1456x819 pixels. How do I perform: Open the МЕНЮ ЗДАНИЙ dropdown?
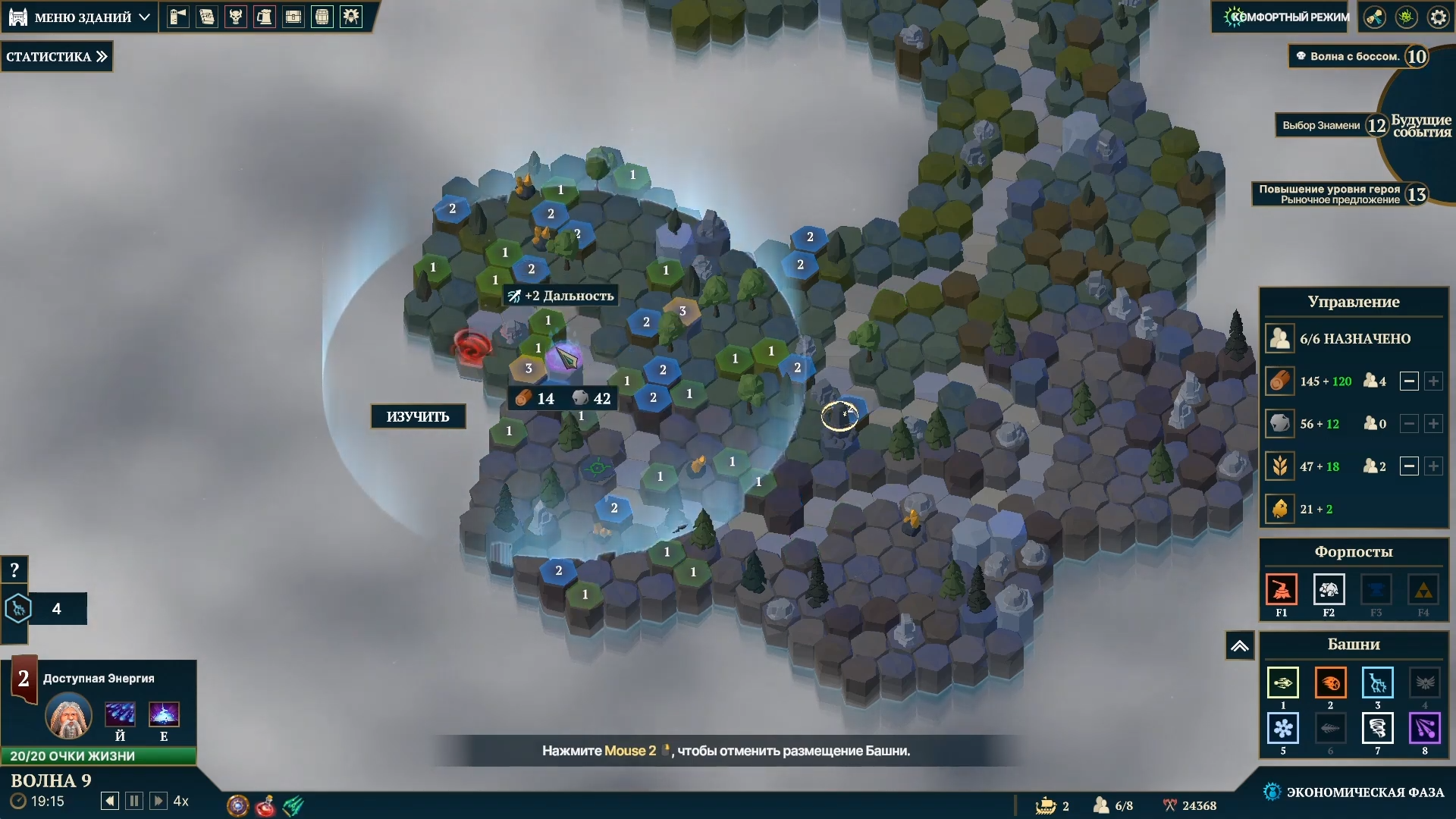80,17
